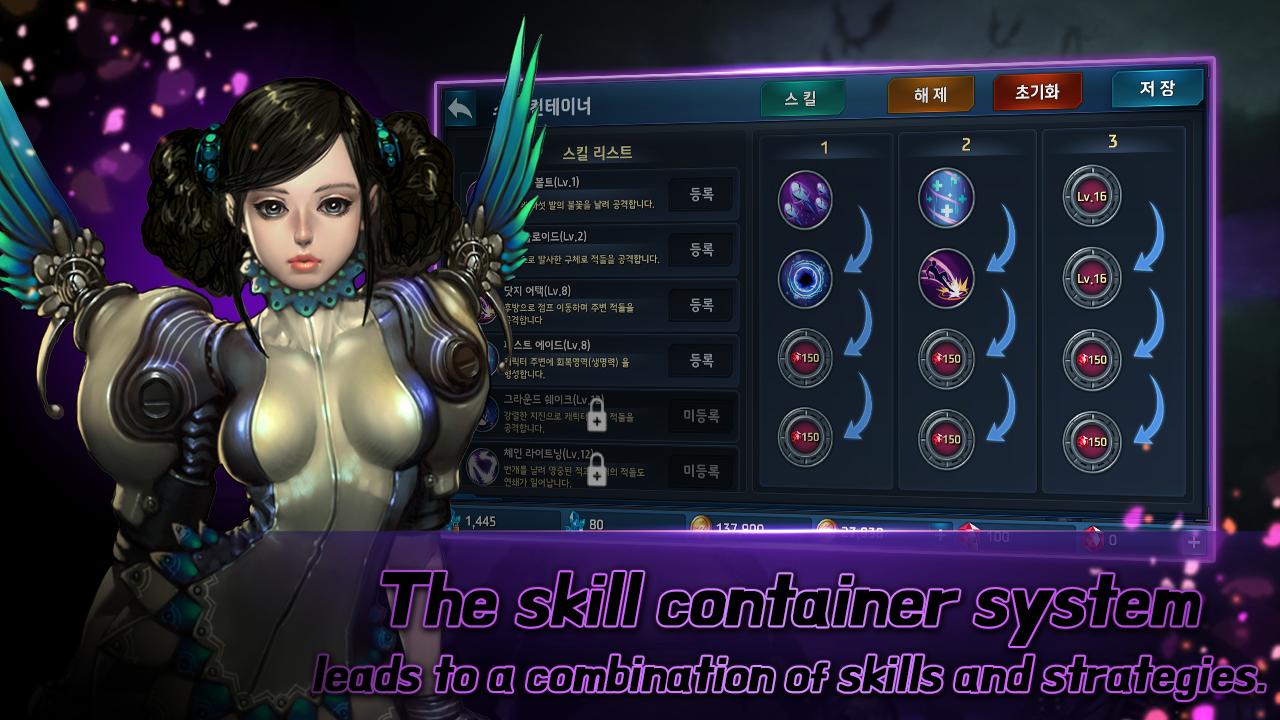Open the 스킬 (Skill) tab
This screenshot has width=1280, height=720.
[x=801, y=98]
